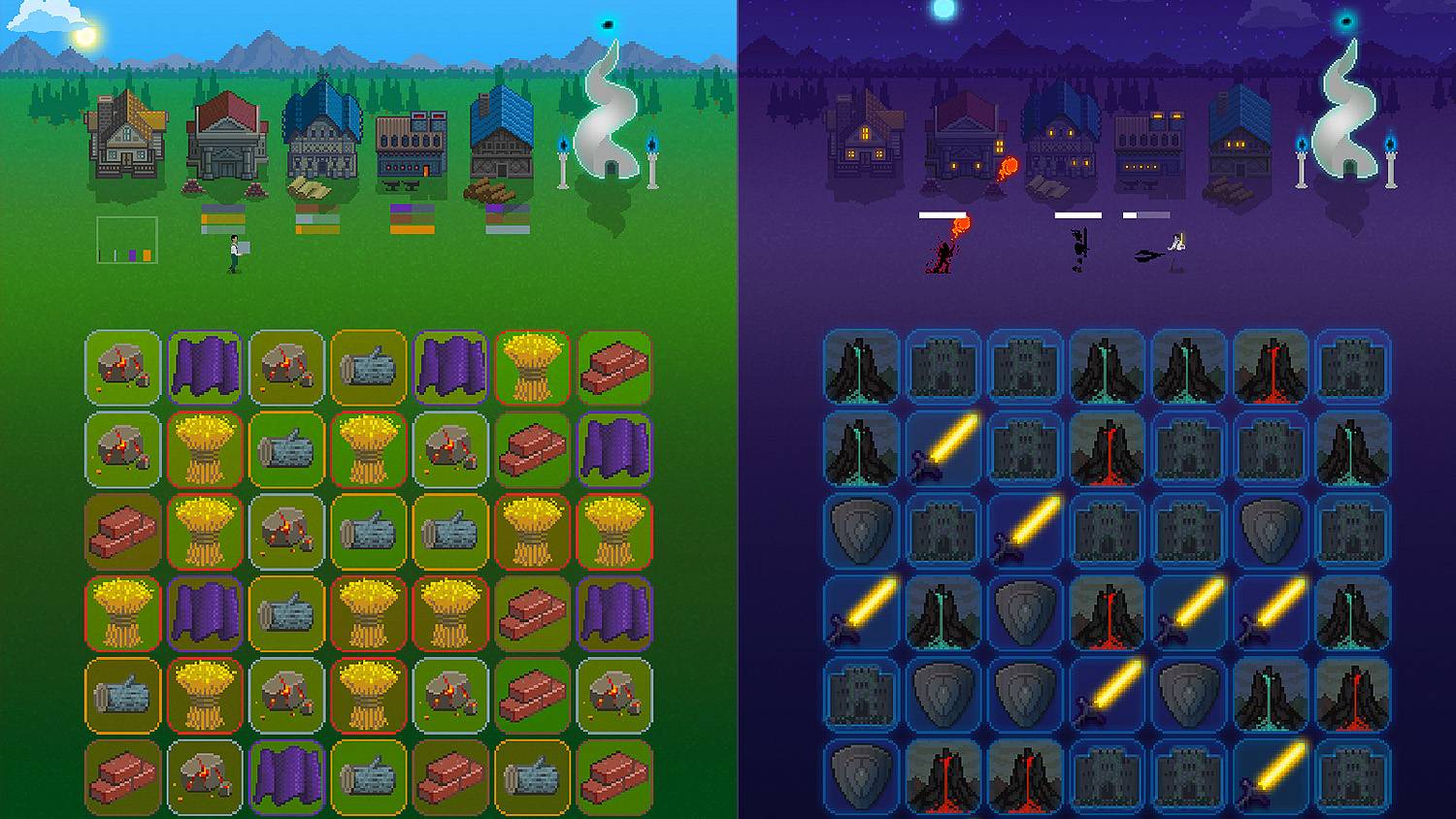Expand the lumber pile under the sawmill
The height and width of the screenshot is (819, 1456).
click(x=490, y=190)
